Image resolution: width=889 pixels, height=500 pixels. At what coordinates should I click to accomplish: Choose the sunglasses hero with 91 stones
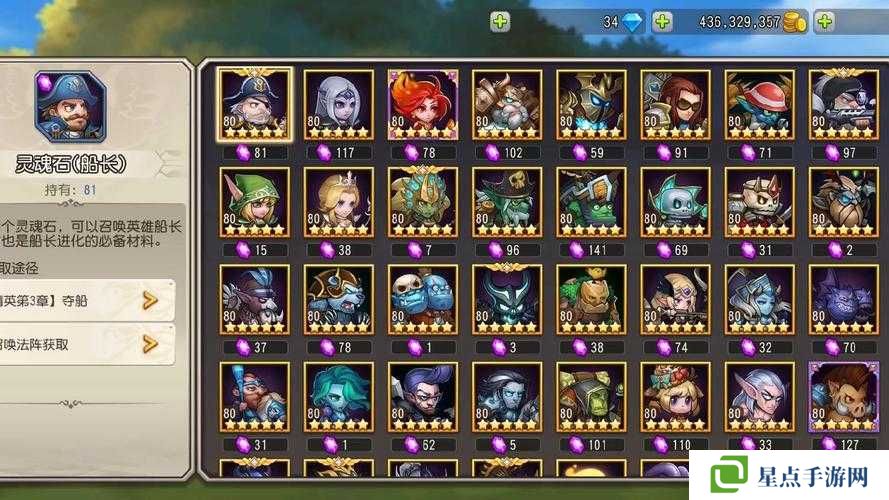tap(675, 104)
